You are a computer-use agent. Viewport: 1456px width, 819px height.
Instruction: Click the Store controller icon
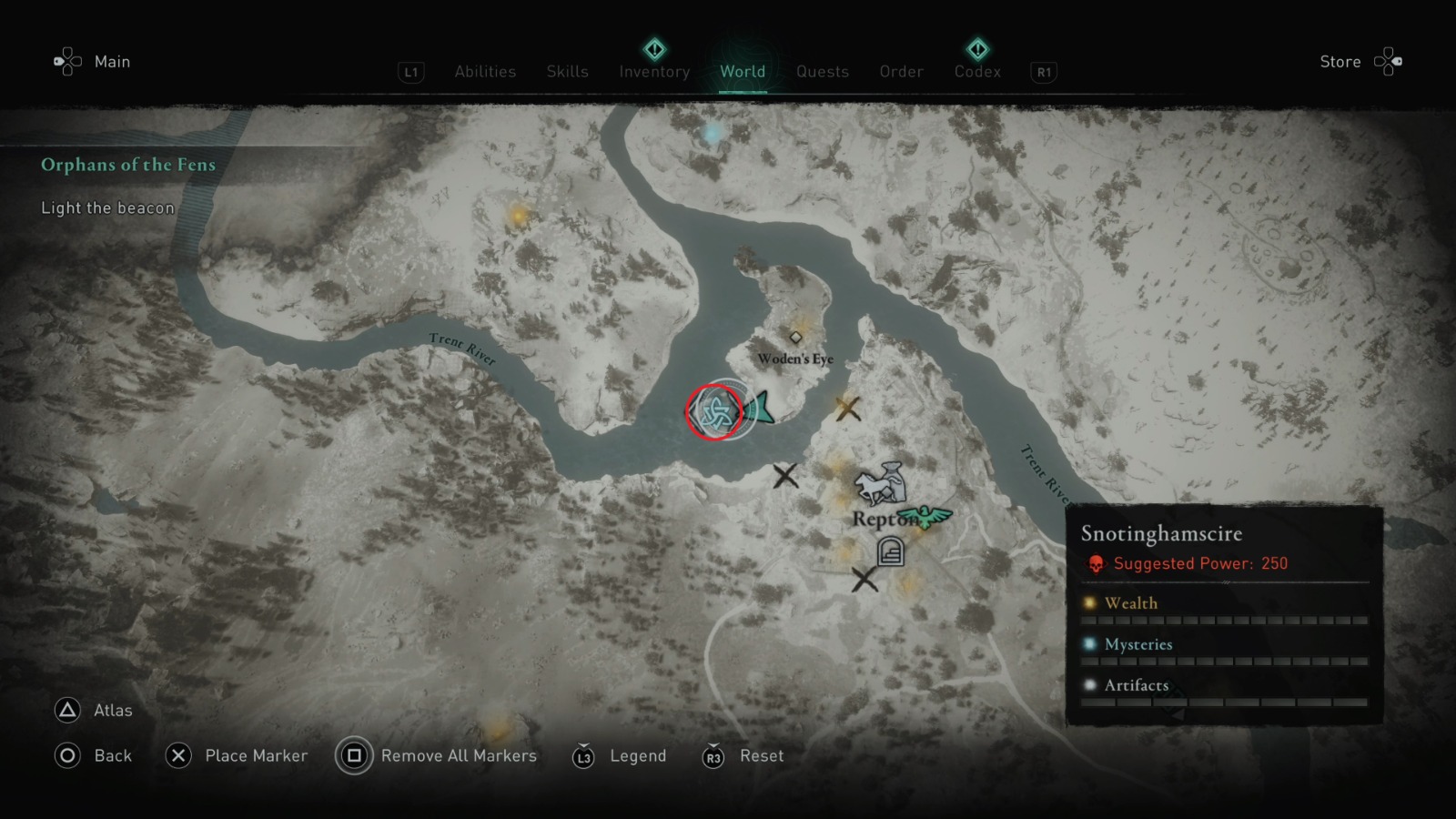point(1389,61)
